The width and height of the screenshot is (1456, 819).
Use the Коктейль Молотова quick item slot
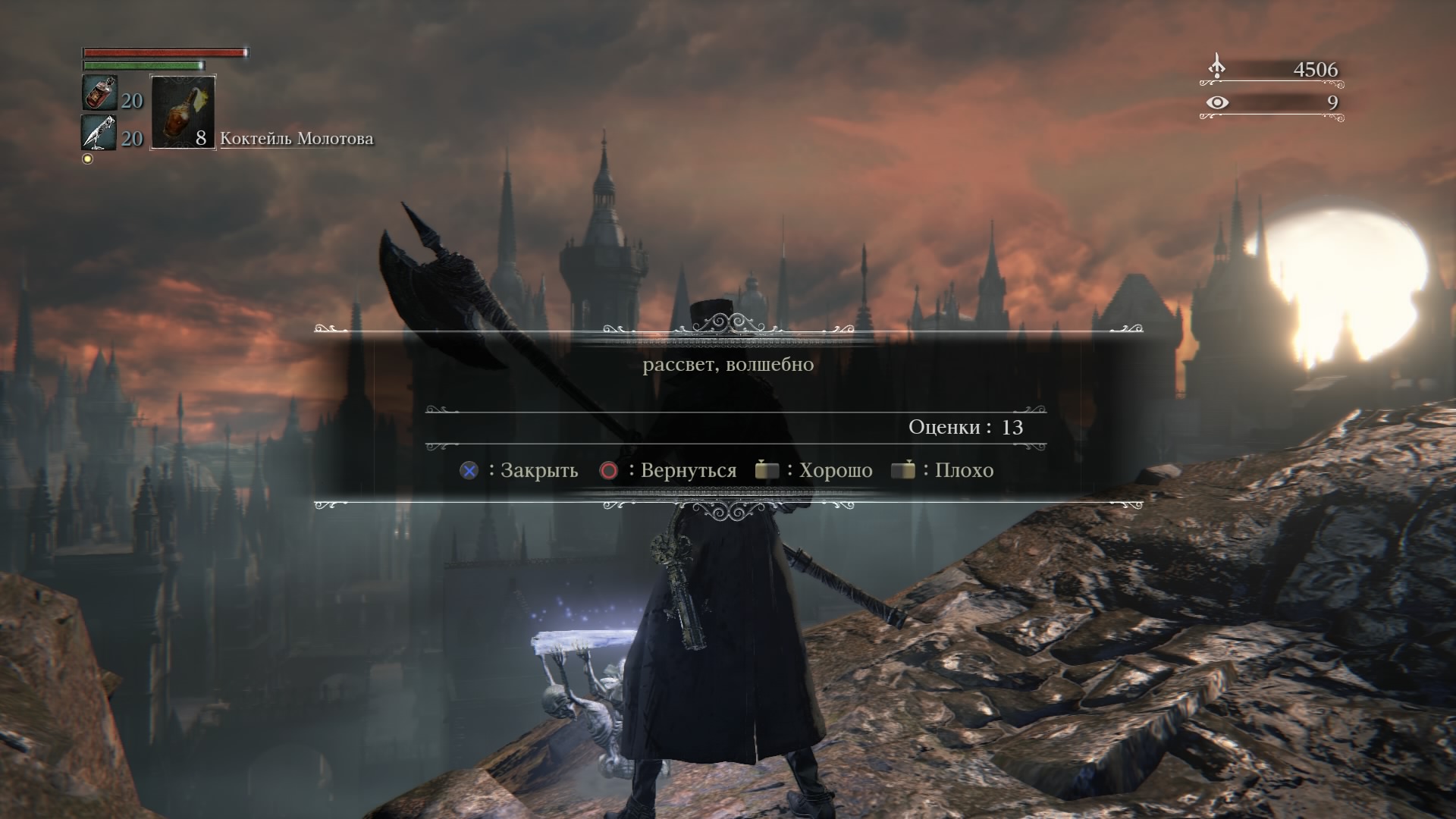[184, 112]
